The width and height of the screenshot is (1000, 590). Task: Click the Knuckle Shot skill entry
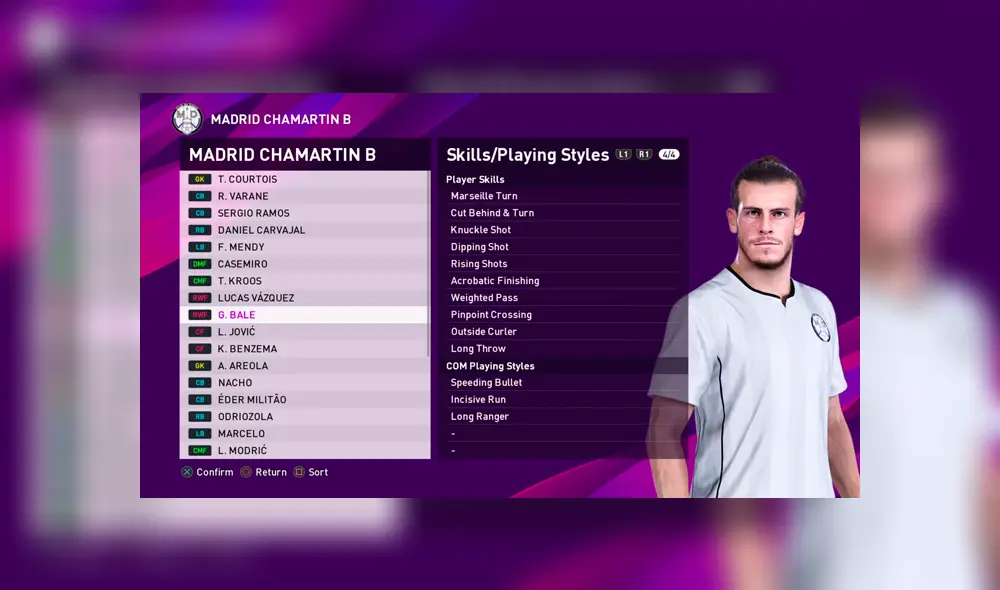pyautogui.click(x=563, y=230)
